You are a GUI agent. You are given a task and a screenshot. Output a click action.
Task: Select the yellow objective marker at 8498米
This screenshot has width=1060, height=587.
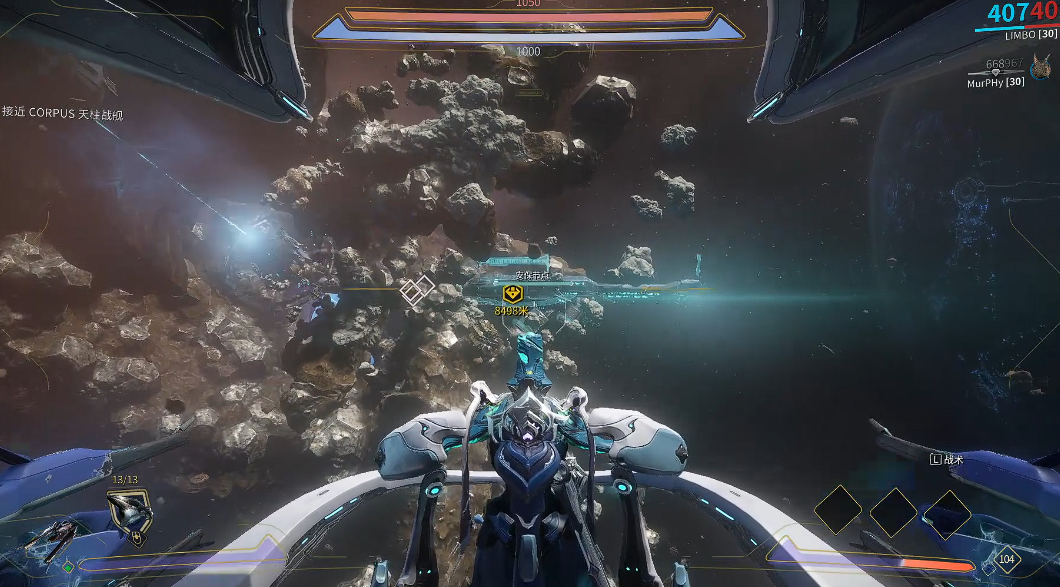click(512, 293)
